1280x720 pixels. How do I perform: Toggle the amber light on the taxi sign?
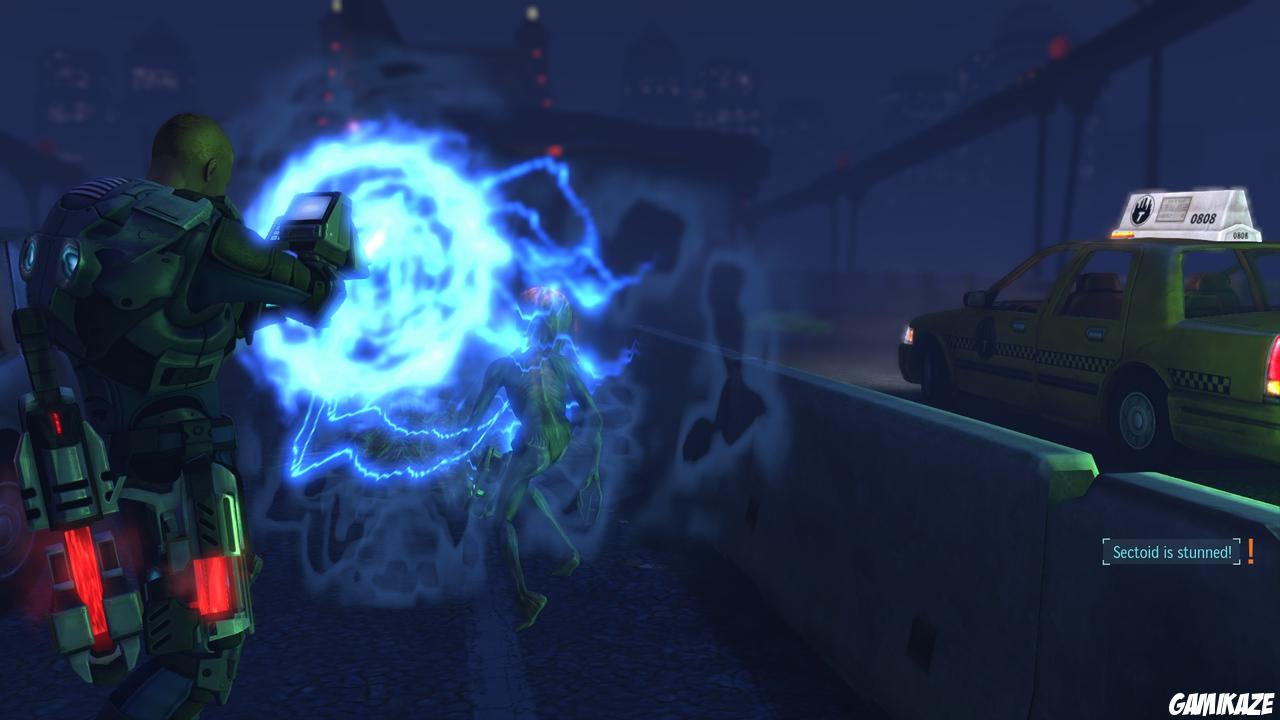(1120, 233)
